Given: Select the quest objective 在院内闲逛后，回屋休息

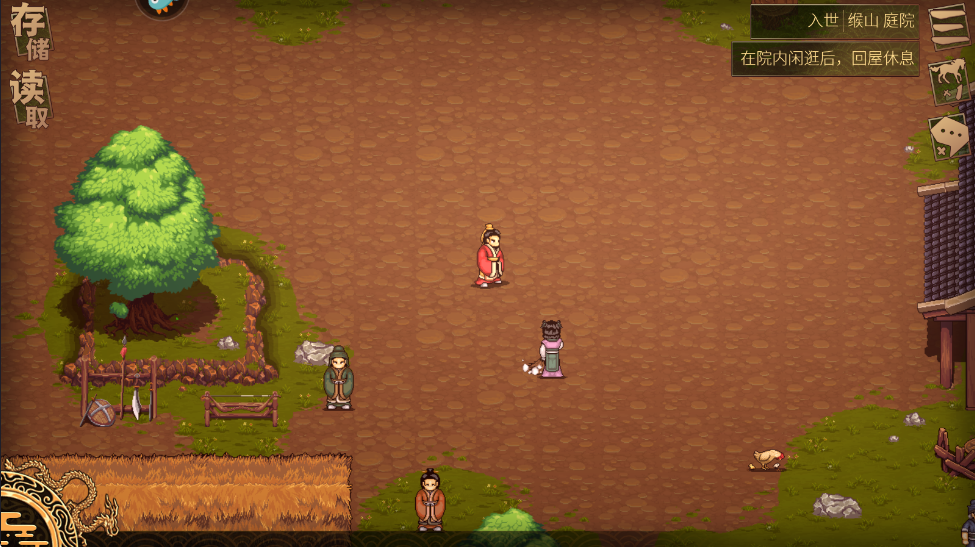Looking at the screenshot, I should [826, 59].
